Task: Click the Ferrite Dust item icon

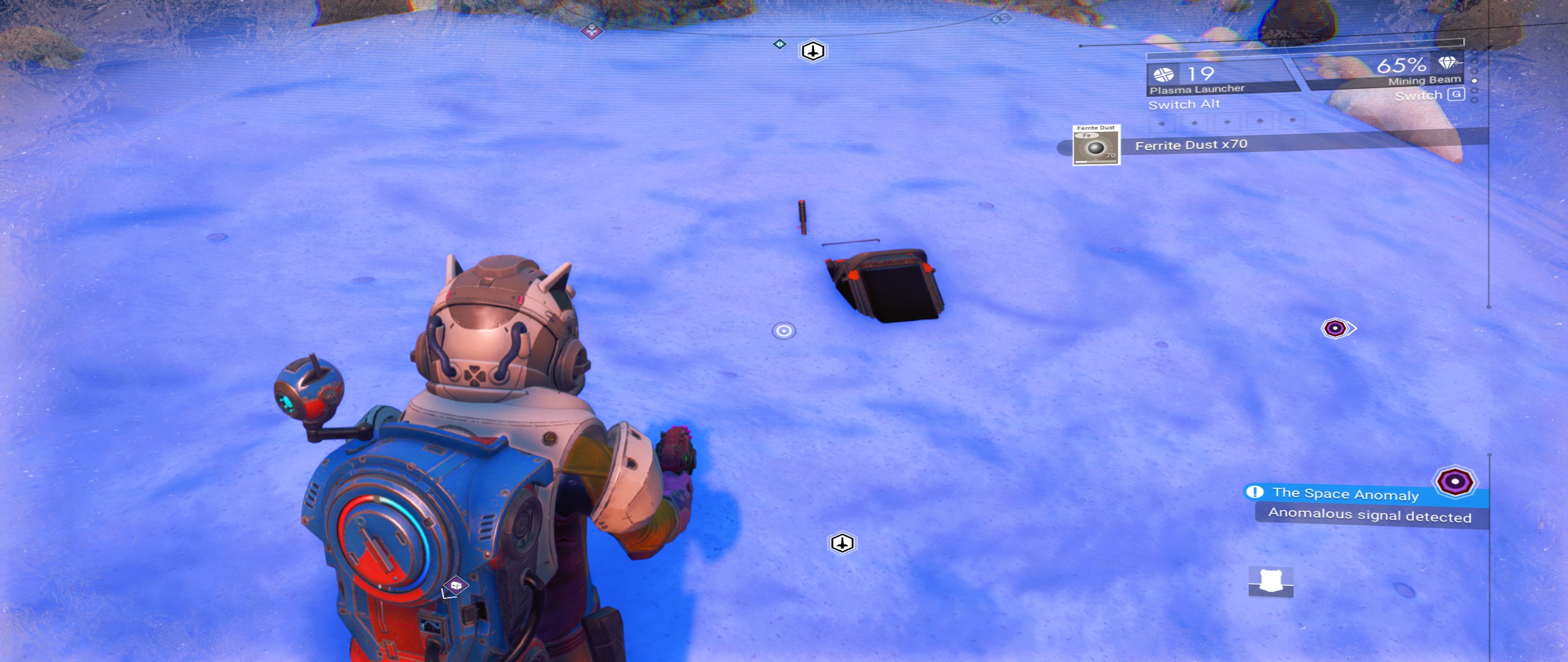Action: coord(1096,145)
